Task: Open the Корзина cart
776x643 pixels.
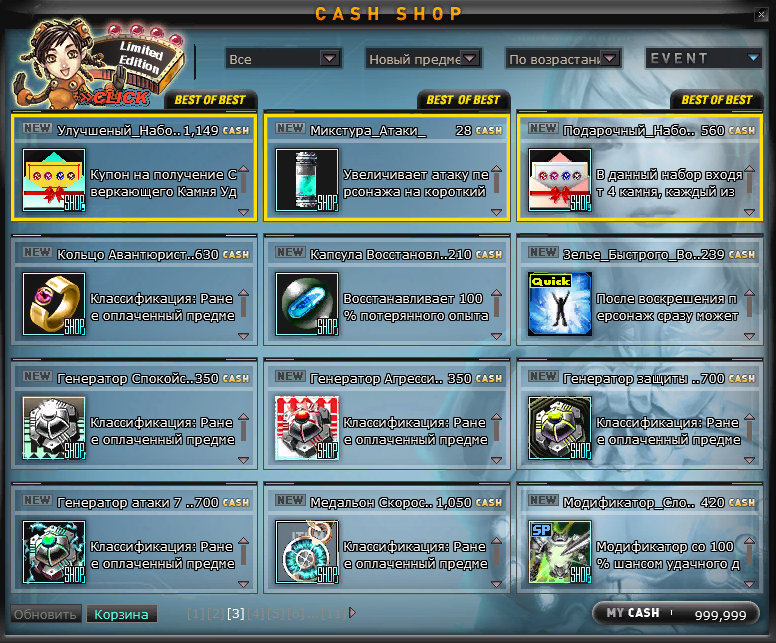Action: click(x=121, y=614)
